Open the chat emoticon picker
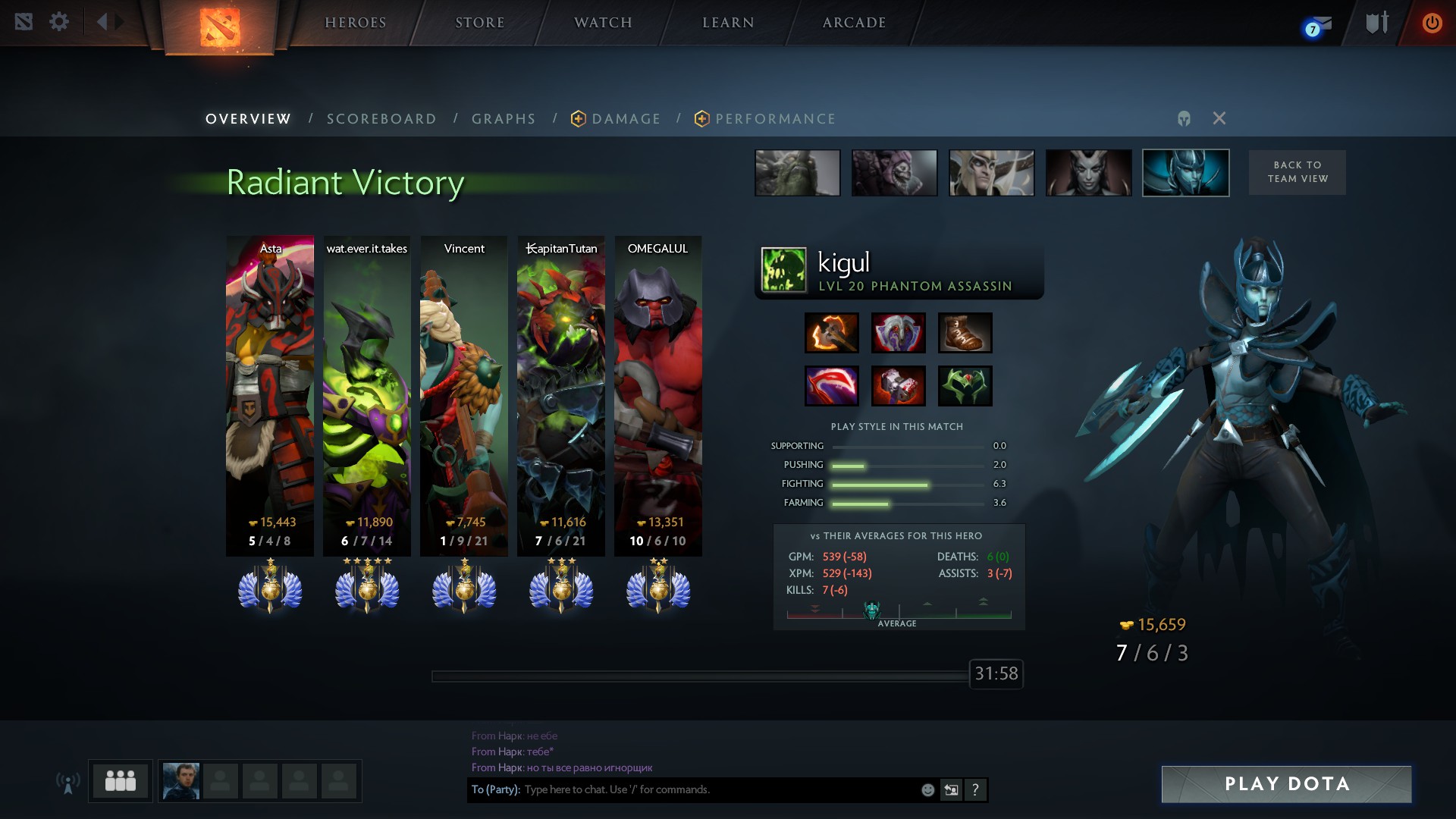This screenshot has height=819, width=1456. tap(927, 789)
